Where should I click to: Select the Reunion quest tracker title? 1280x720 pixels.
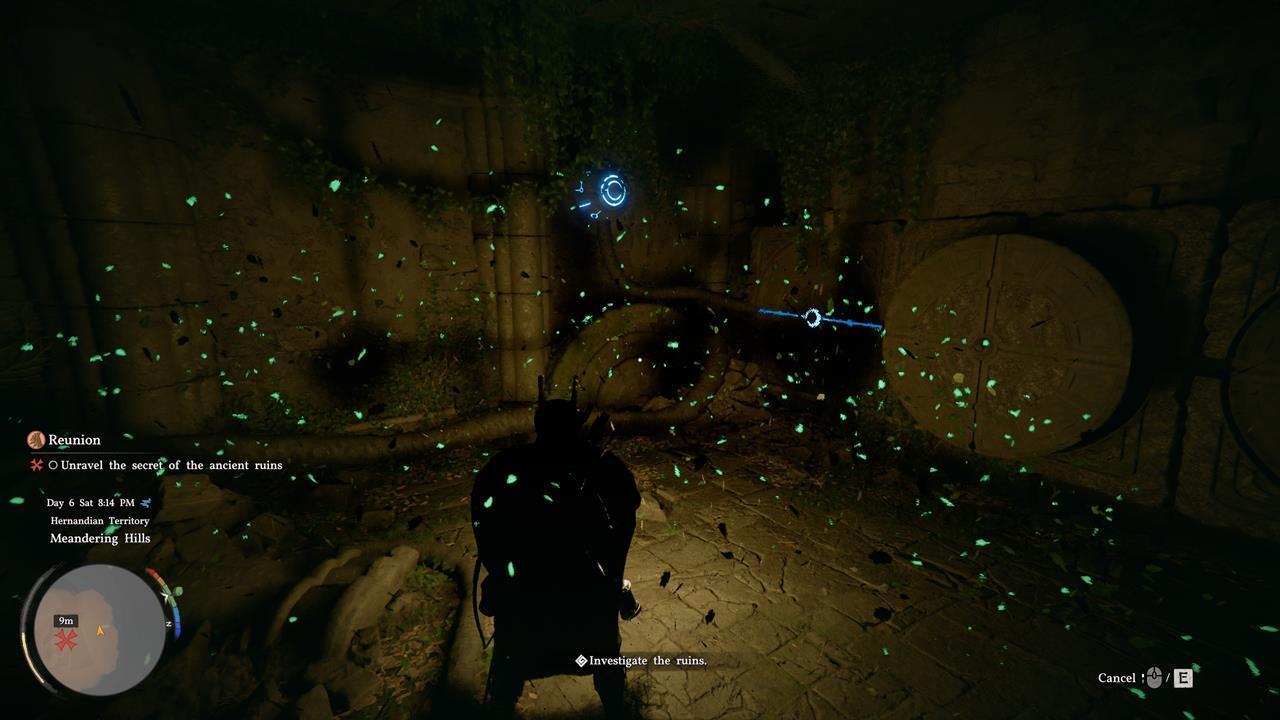(x=75, y=440)
